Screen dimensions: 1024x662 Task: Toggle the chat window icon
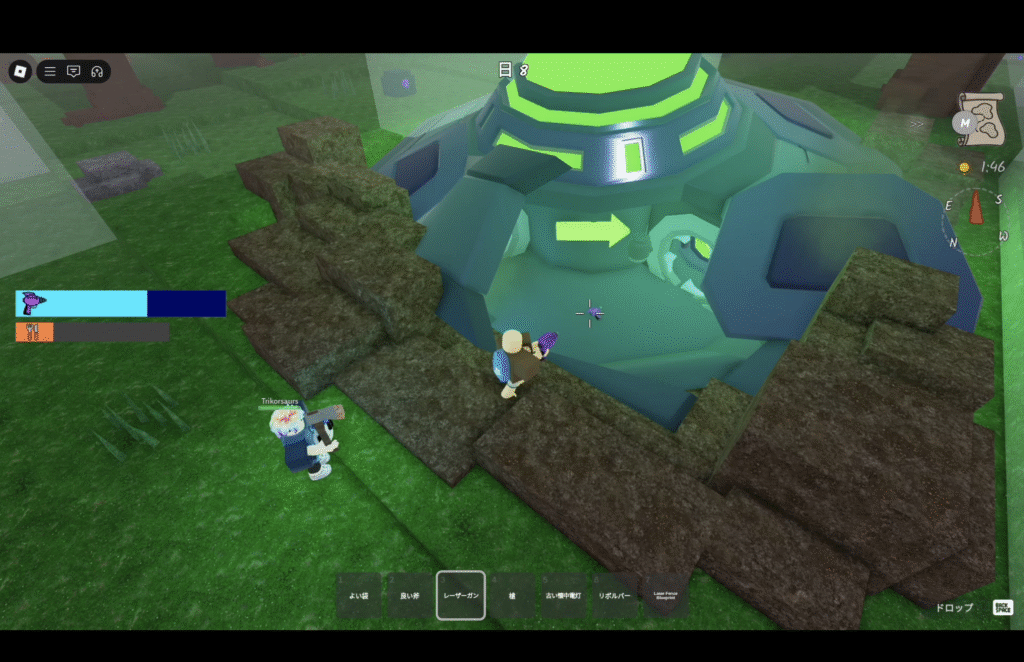coord(73,71)
